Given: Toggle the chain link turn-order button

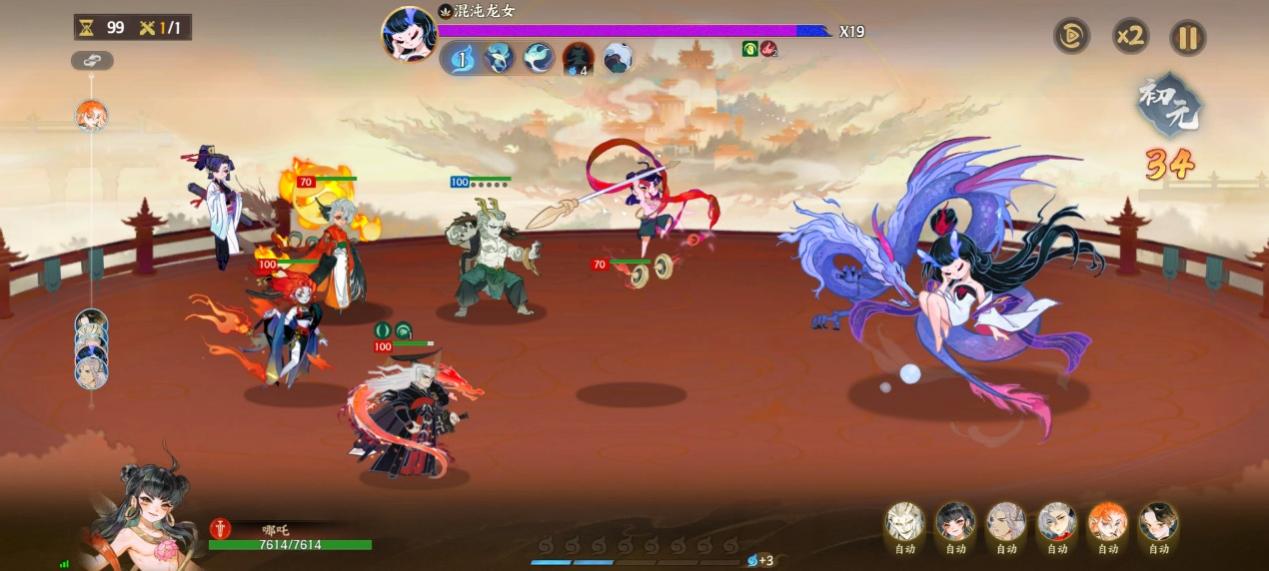Looking at the screenshot, I should [x=92, y=61].
